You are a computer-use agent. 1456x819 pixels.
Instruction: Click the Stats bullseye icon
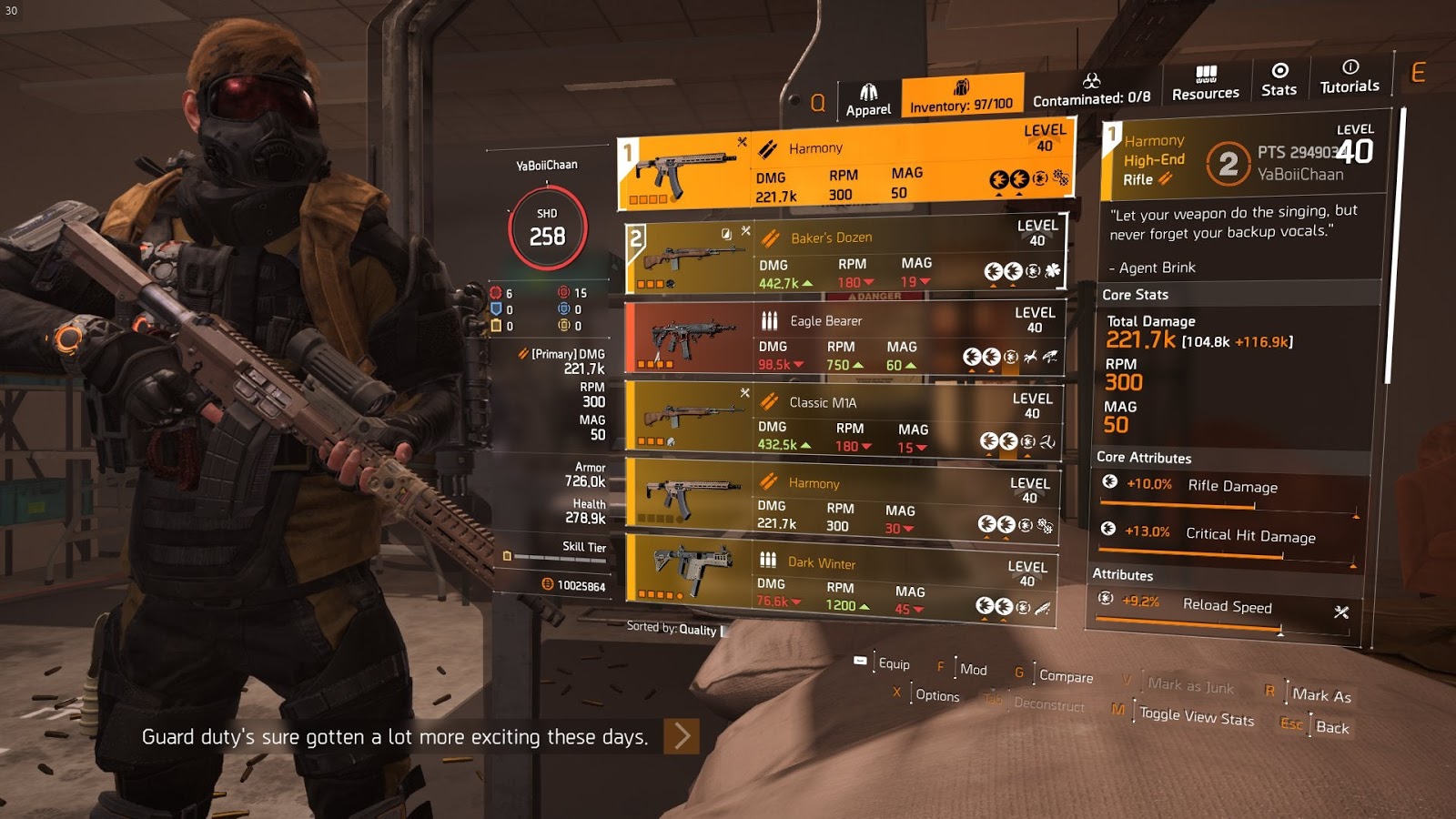(1279, 70)
